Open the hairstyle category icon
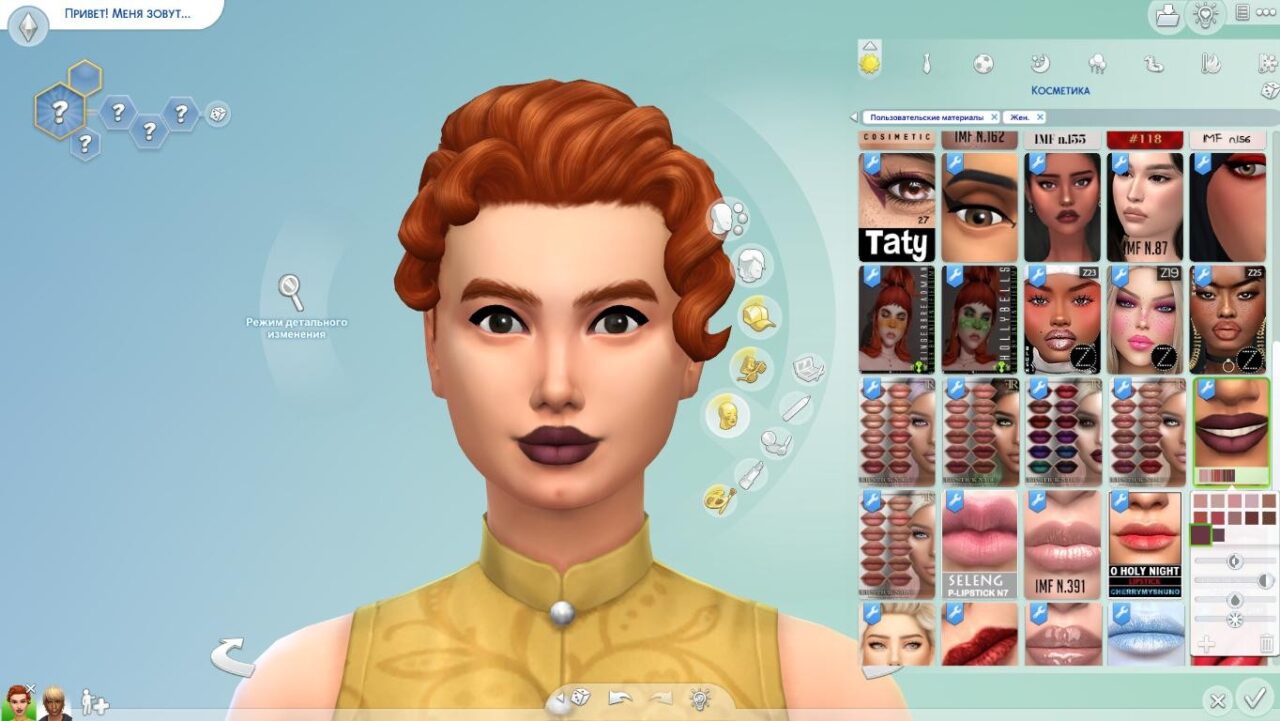Screen dimensions: 1280x721 (752, 265)
